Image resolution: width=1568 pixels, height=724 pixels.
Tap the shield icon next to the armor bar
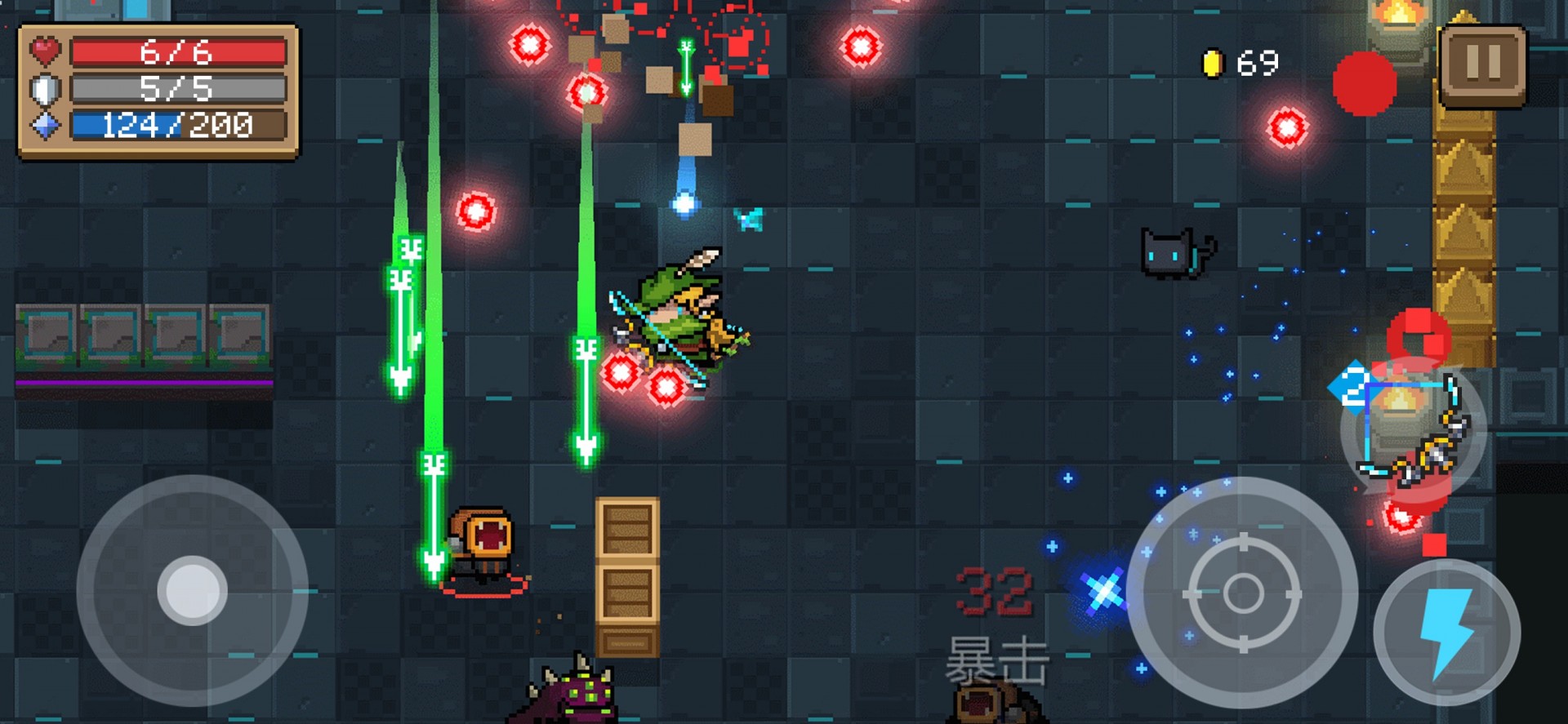tap(47, 87)
